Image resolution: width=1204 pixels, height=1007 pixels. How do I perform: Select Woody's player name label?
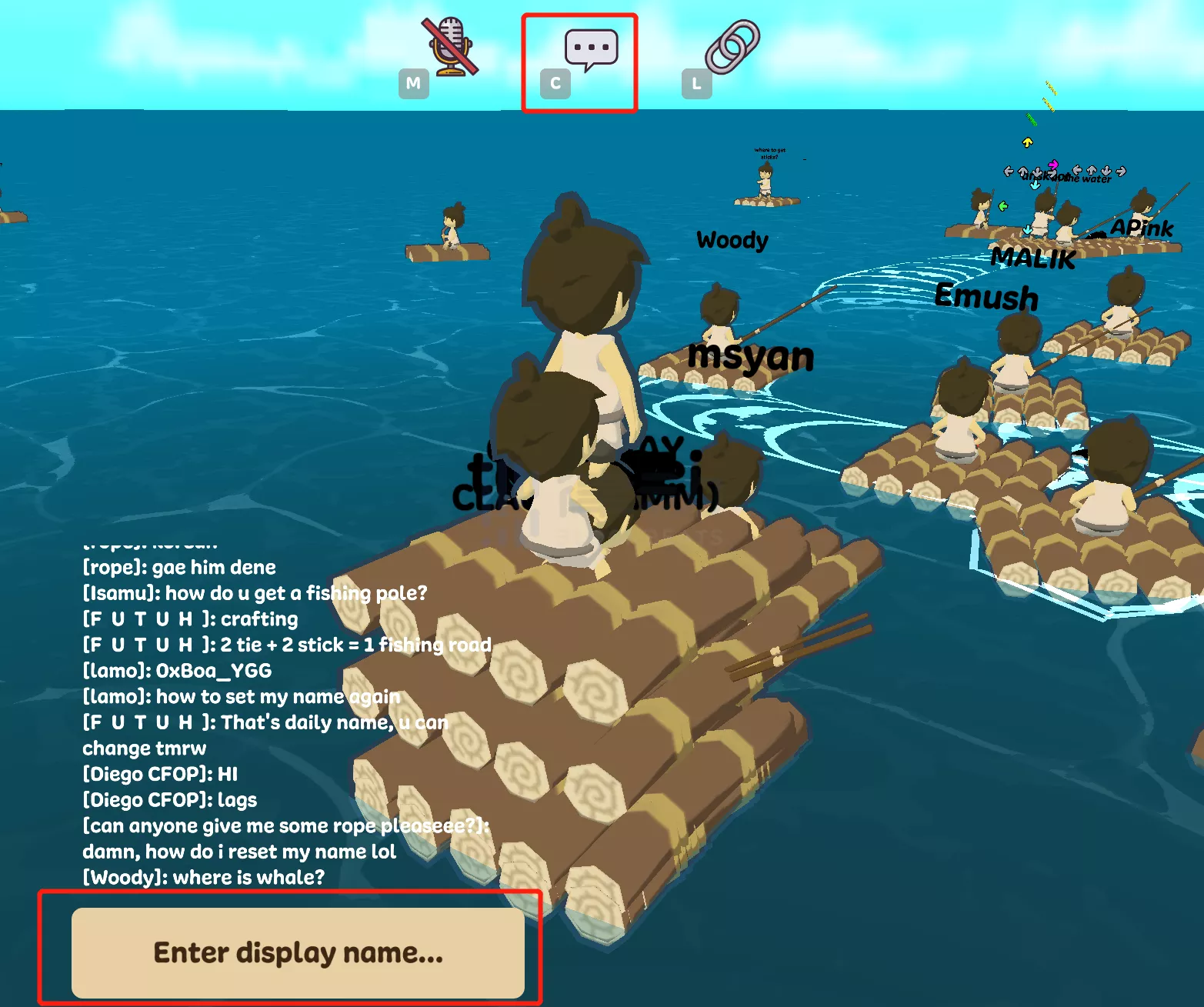[732, 240]
